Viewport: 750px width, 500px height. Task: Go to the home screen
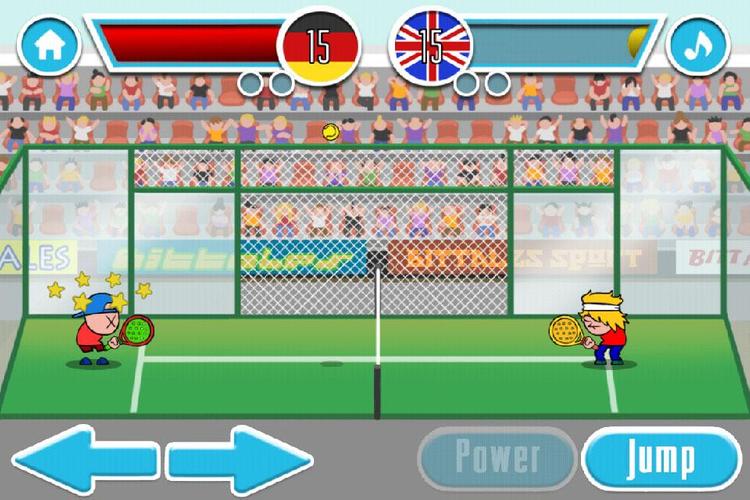pyautogui.click(x=49, y=45)
